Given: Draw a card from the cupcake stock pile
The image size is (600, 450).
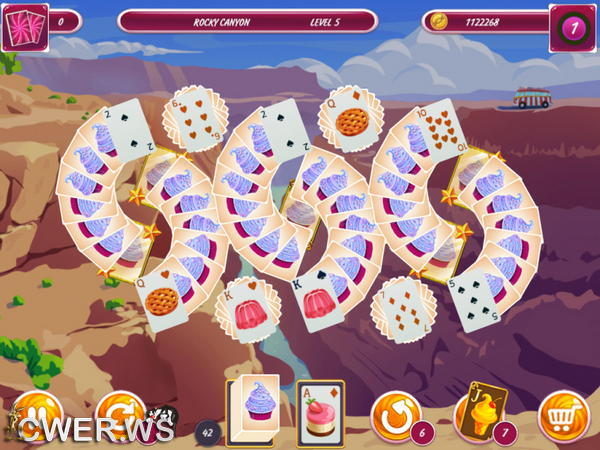Looking at the screenshot, I should click(x=252, y=408).
